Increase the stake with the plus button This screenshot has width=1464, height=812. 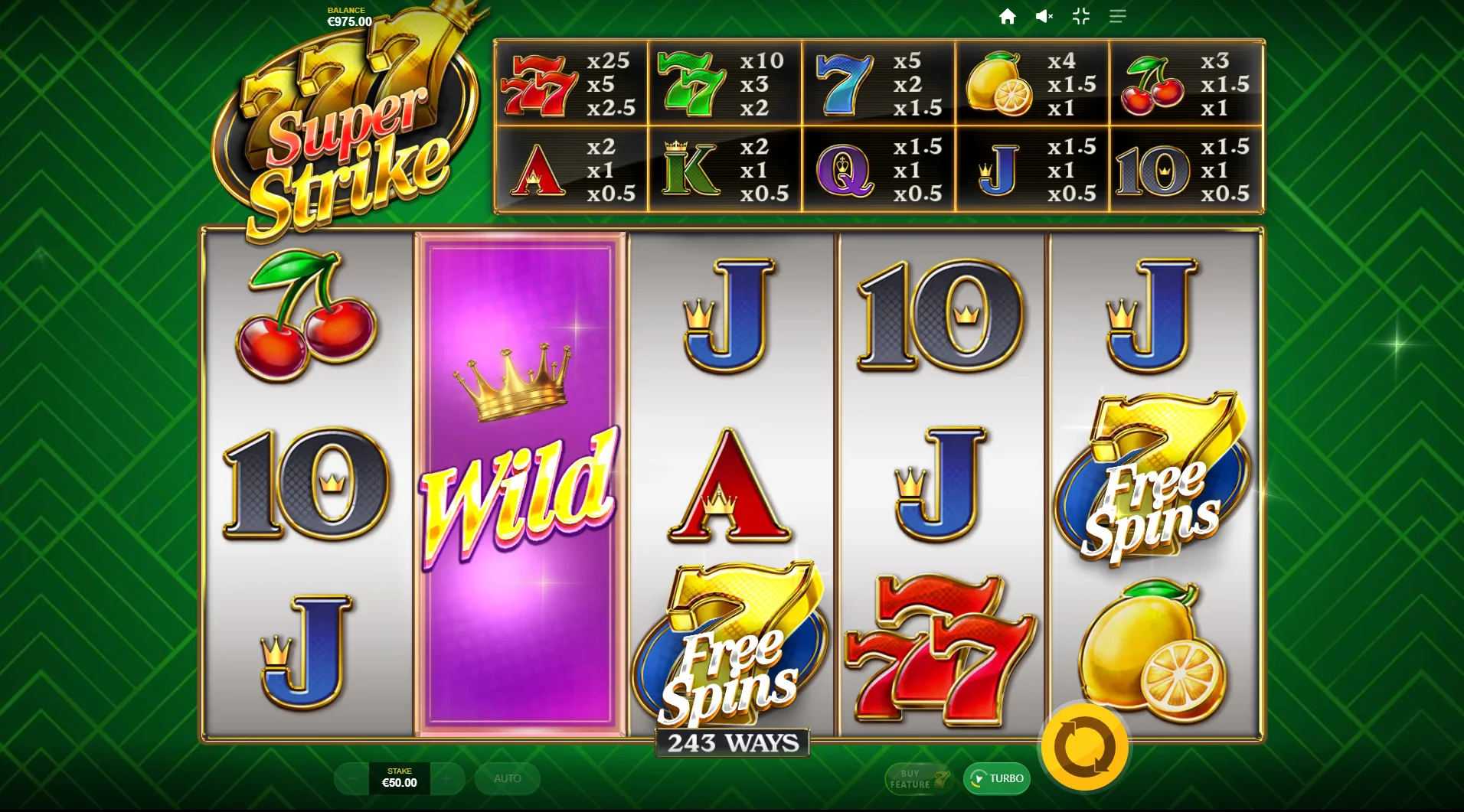point(447,778)
